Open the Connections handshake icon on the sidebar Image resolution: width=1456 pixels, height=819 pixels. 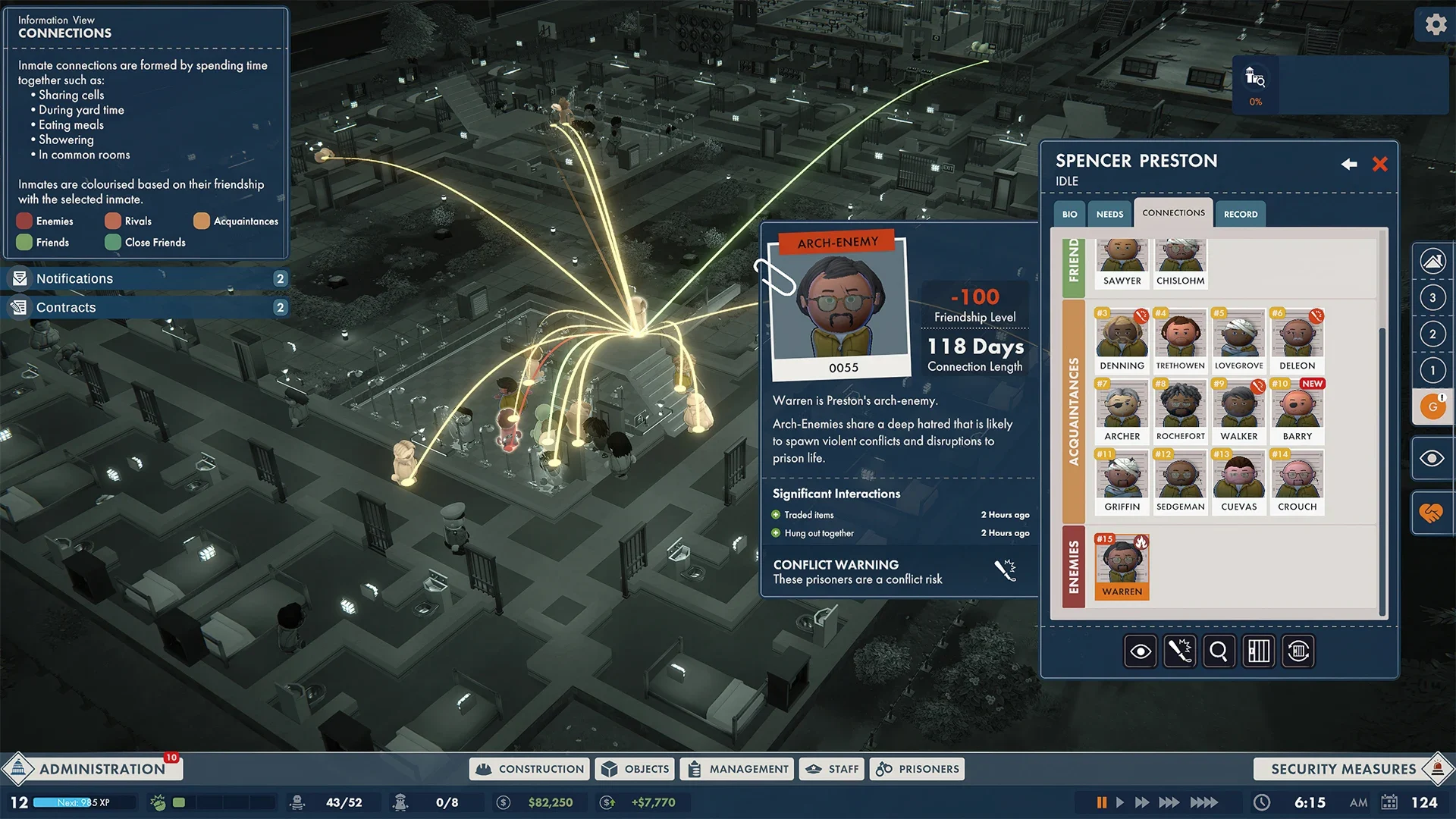click(1432, 513)
